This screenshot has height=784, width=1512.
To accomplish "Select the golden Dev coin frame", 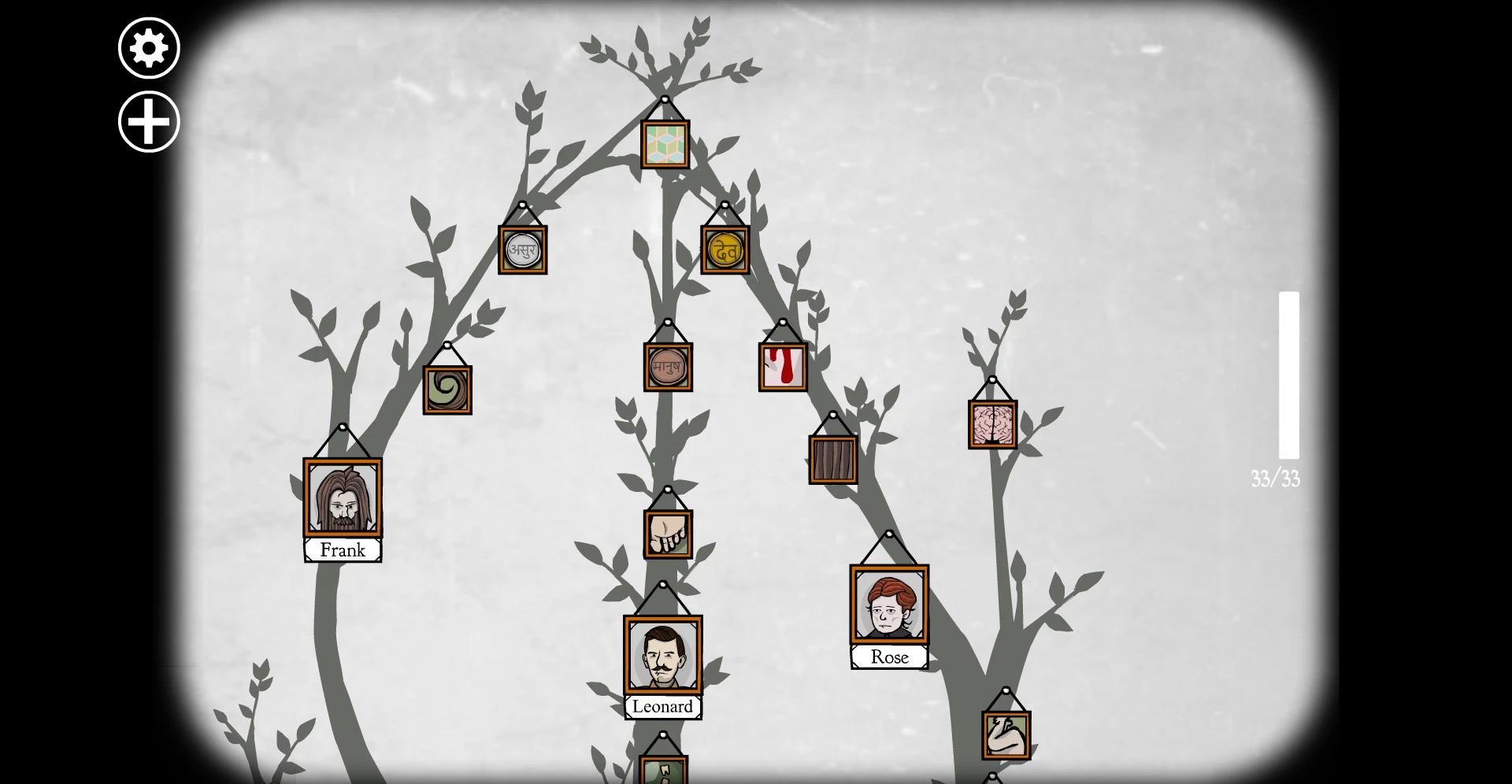I will click(x=724, y=249).
